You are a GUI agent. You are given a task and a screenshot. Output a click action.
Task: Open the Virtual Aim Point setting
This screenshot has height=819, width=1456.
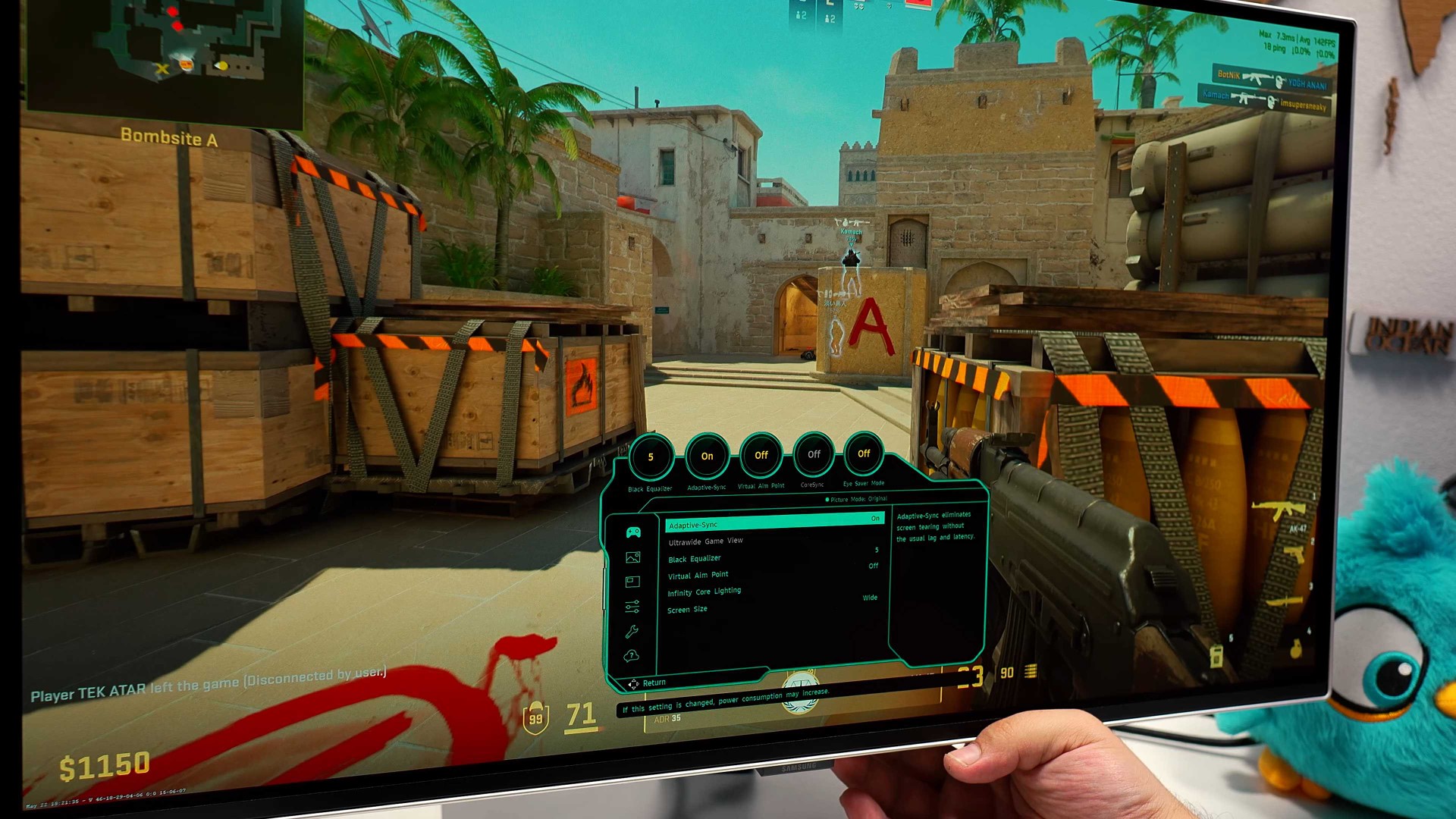(698, 576)
